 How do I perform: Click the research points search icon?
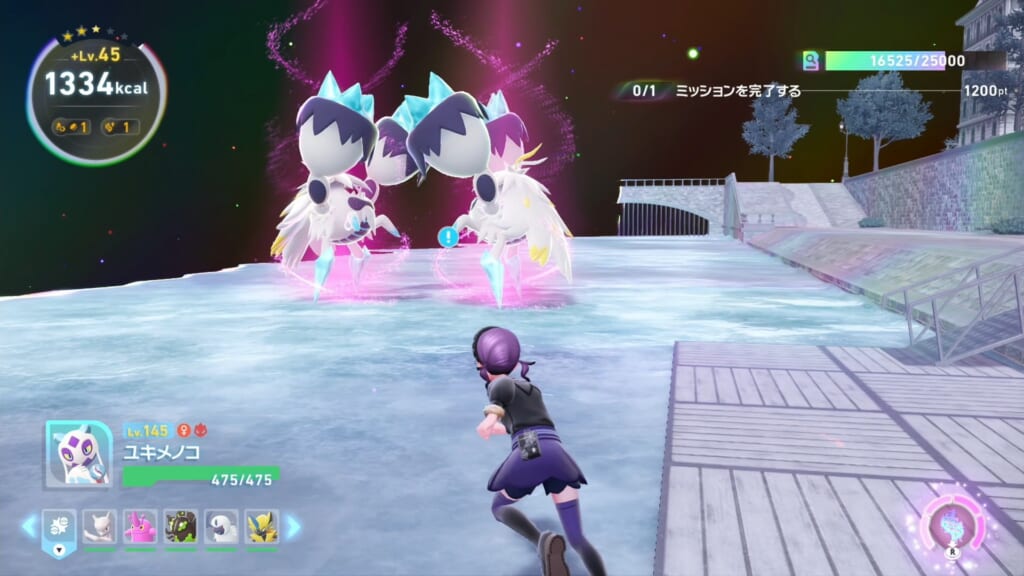pos(810,61)
